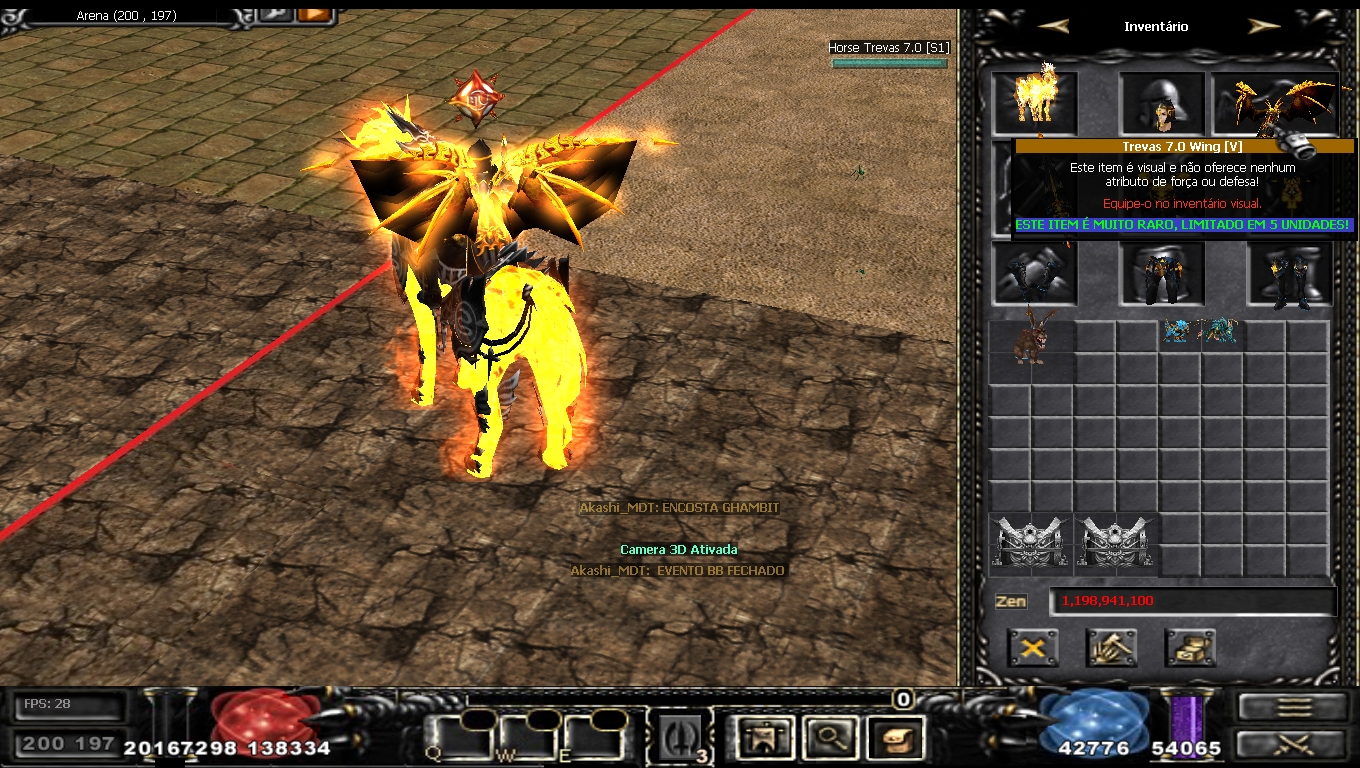Pick the left silver armor chest item
Image resolution: width=1360 pixels, height=768 pixels.
pos(1032,544)
